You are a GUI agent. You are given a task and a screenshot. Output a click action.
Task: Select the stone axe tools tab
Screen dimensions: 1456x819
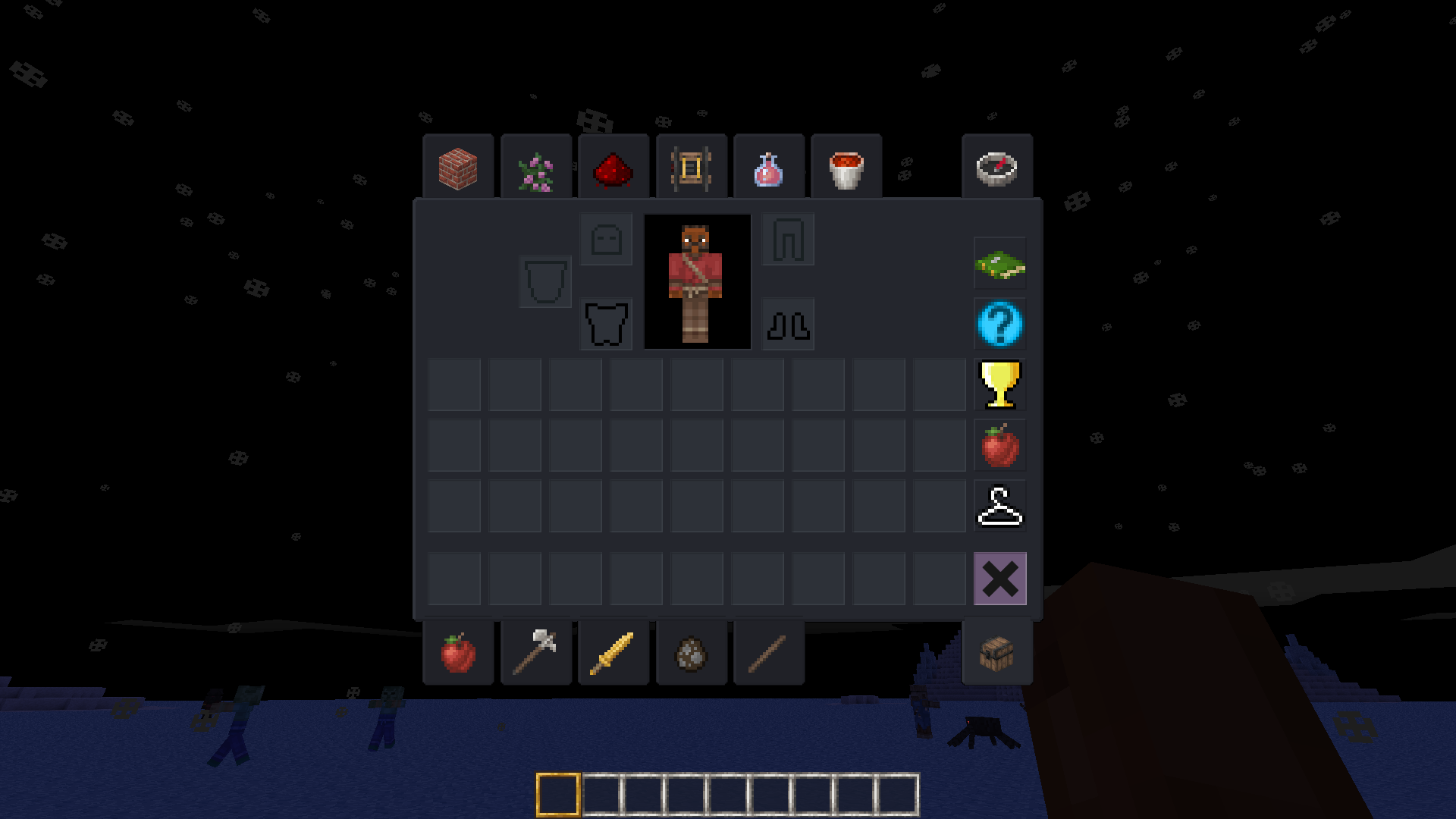536,653
